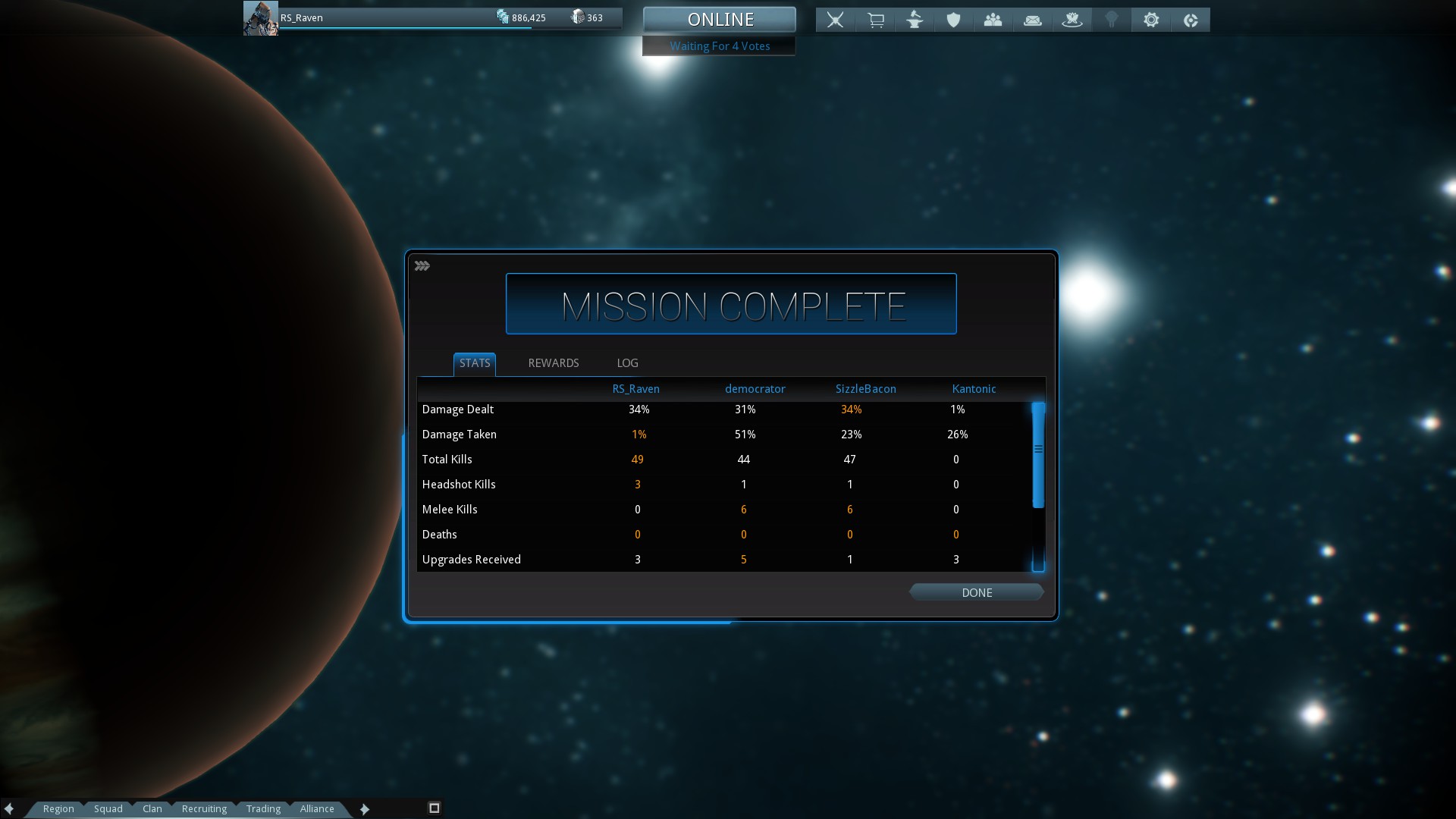The image size is (1456, 819).
Task: Open settings with the gear icon
Action: [1151, 20]
